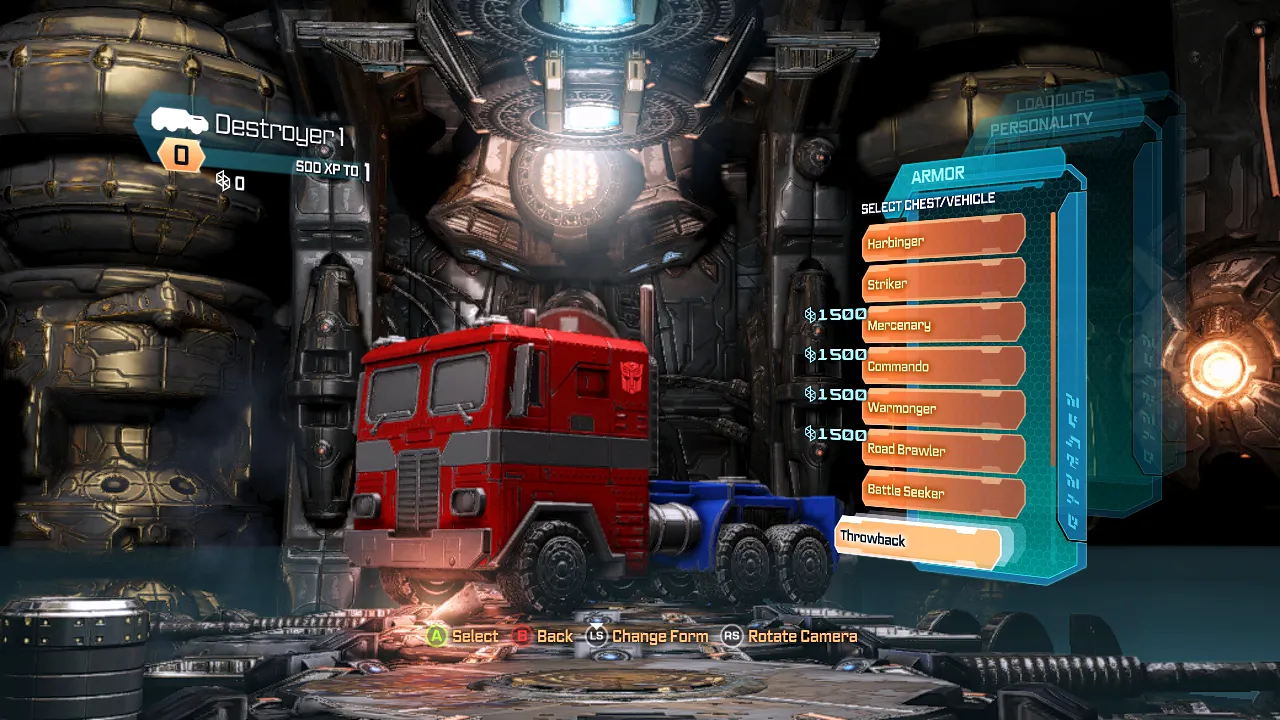Select the Road Brawler chest
The image size is (1280, 720).
coord(942,450)
